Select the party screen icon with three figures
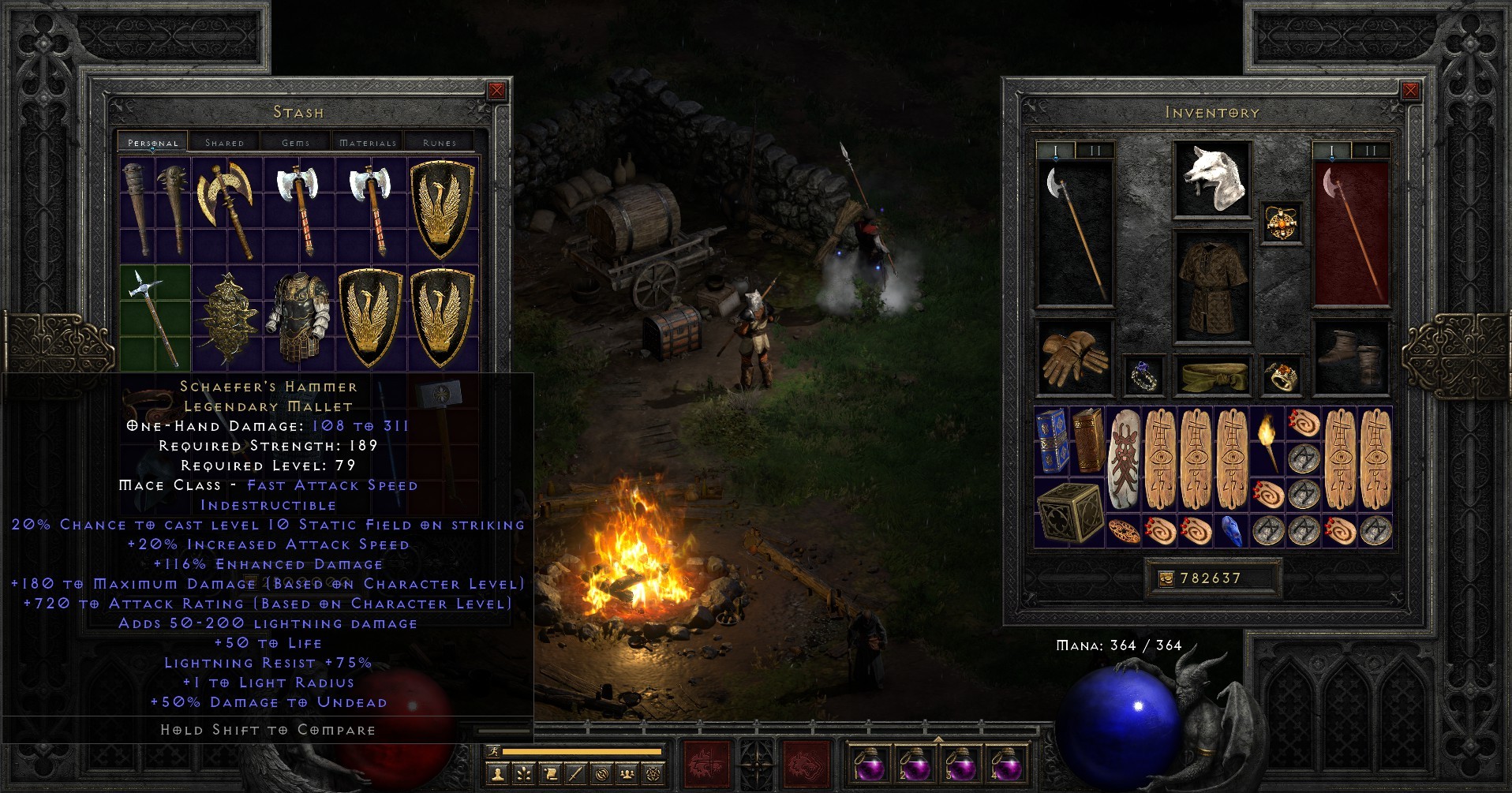The image size is (1512, 793). [x=626, y=773]
